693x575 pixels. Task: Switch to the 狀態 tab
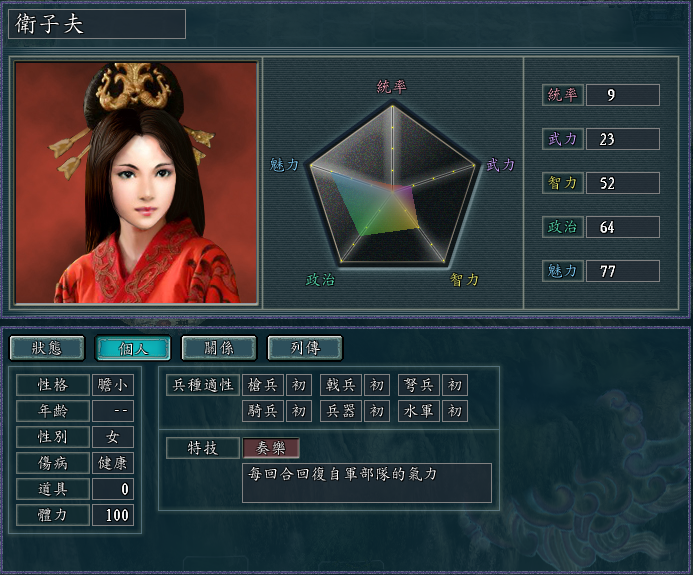(x=47, y=348)
